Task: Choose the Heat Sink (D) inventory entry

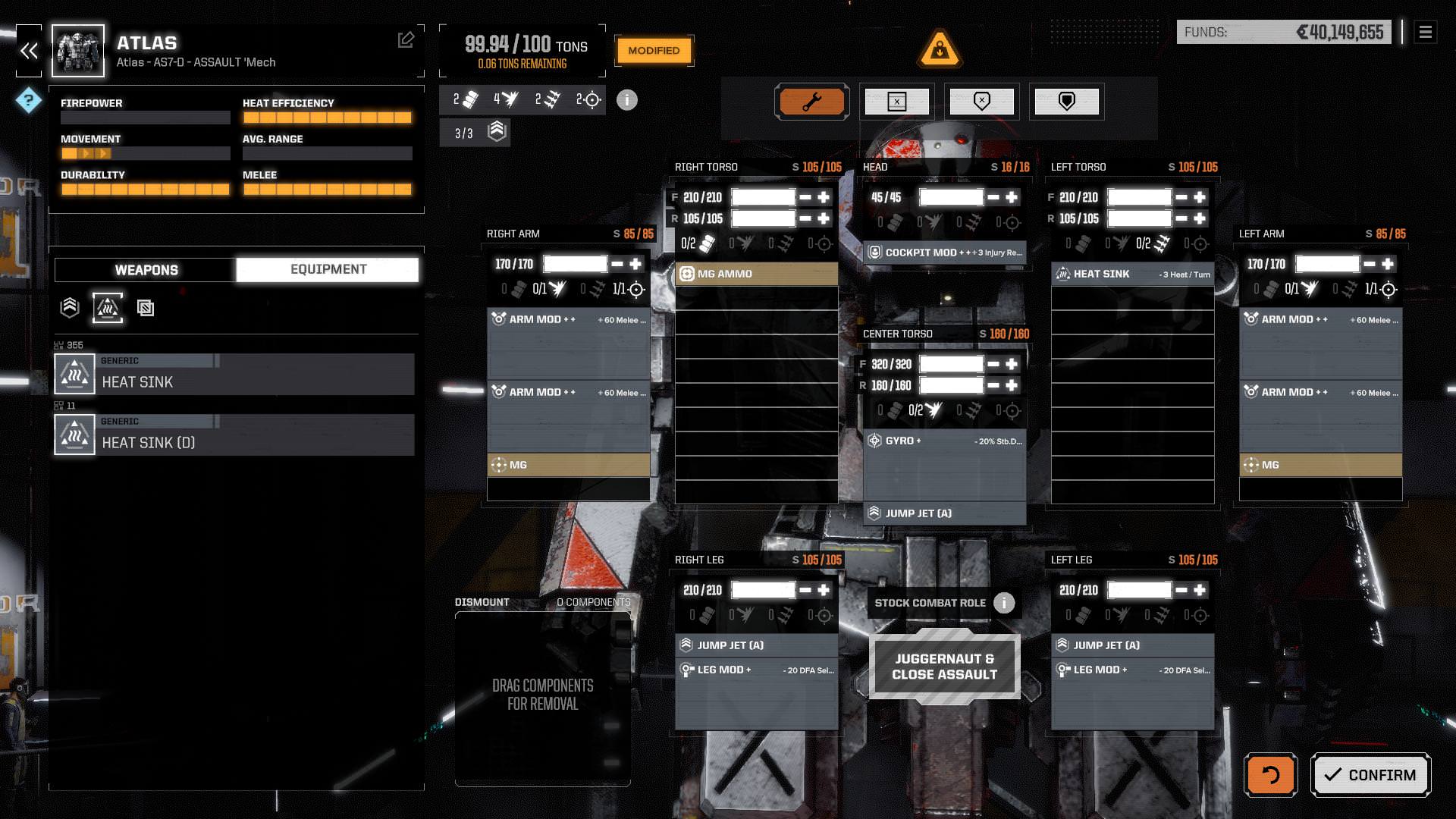Action: (234, 435)
